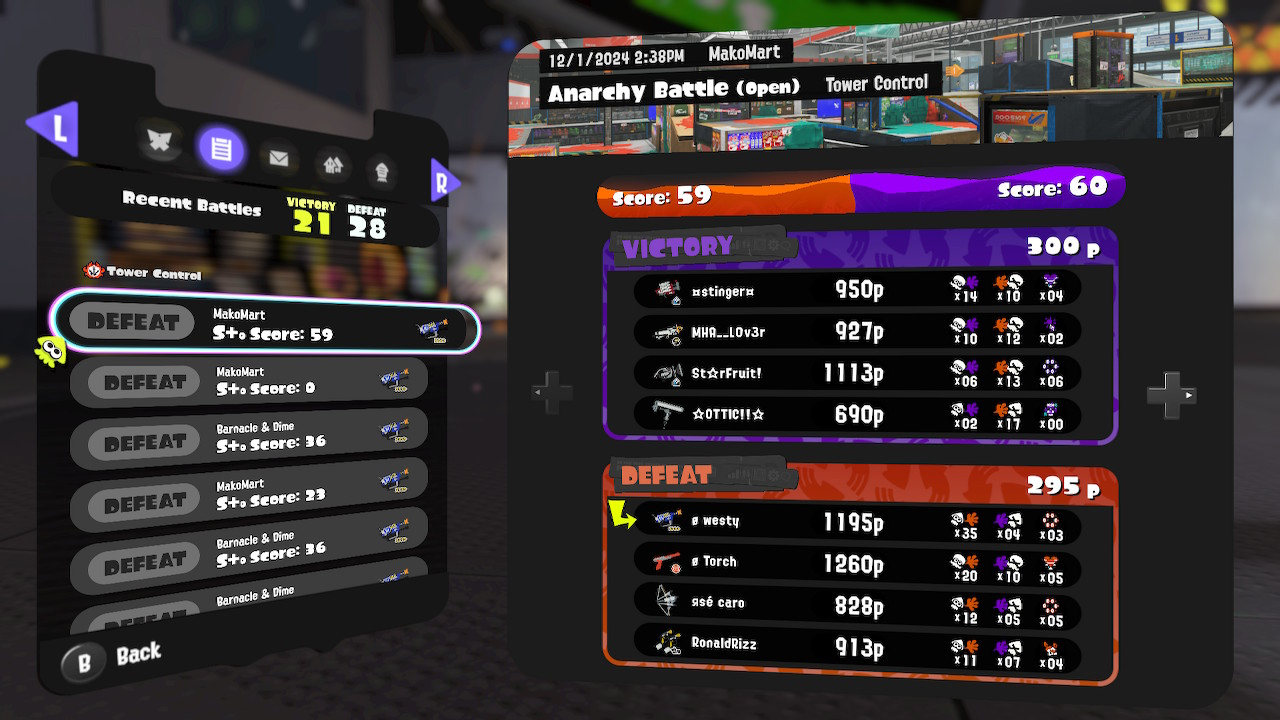Show the next battle with right arrow
Image resolution: width=1280 pixels, height=720 pixels.
pos(1171,395)
